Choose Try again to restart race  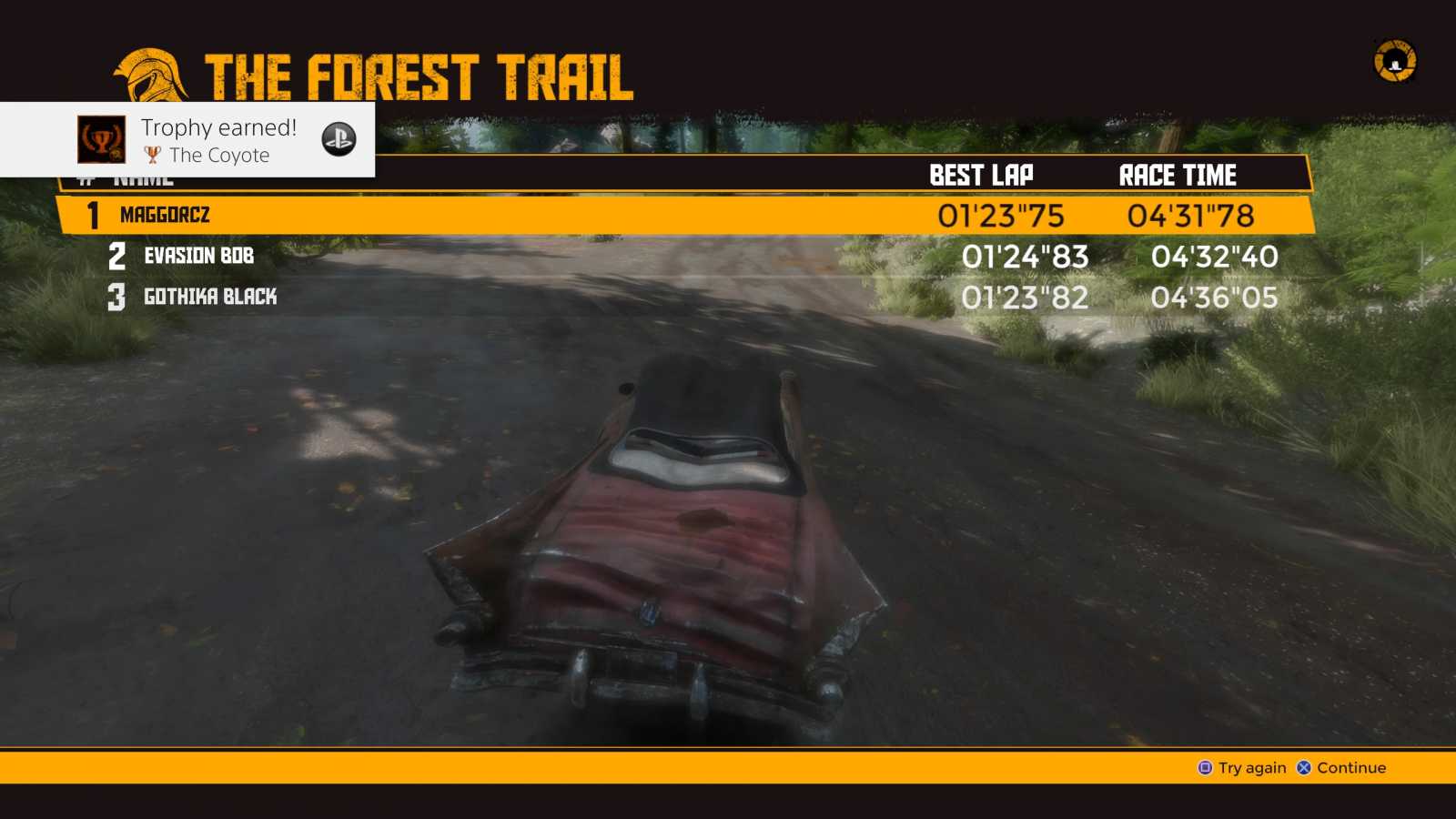pos(1249,767)
